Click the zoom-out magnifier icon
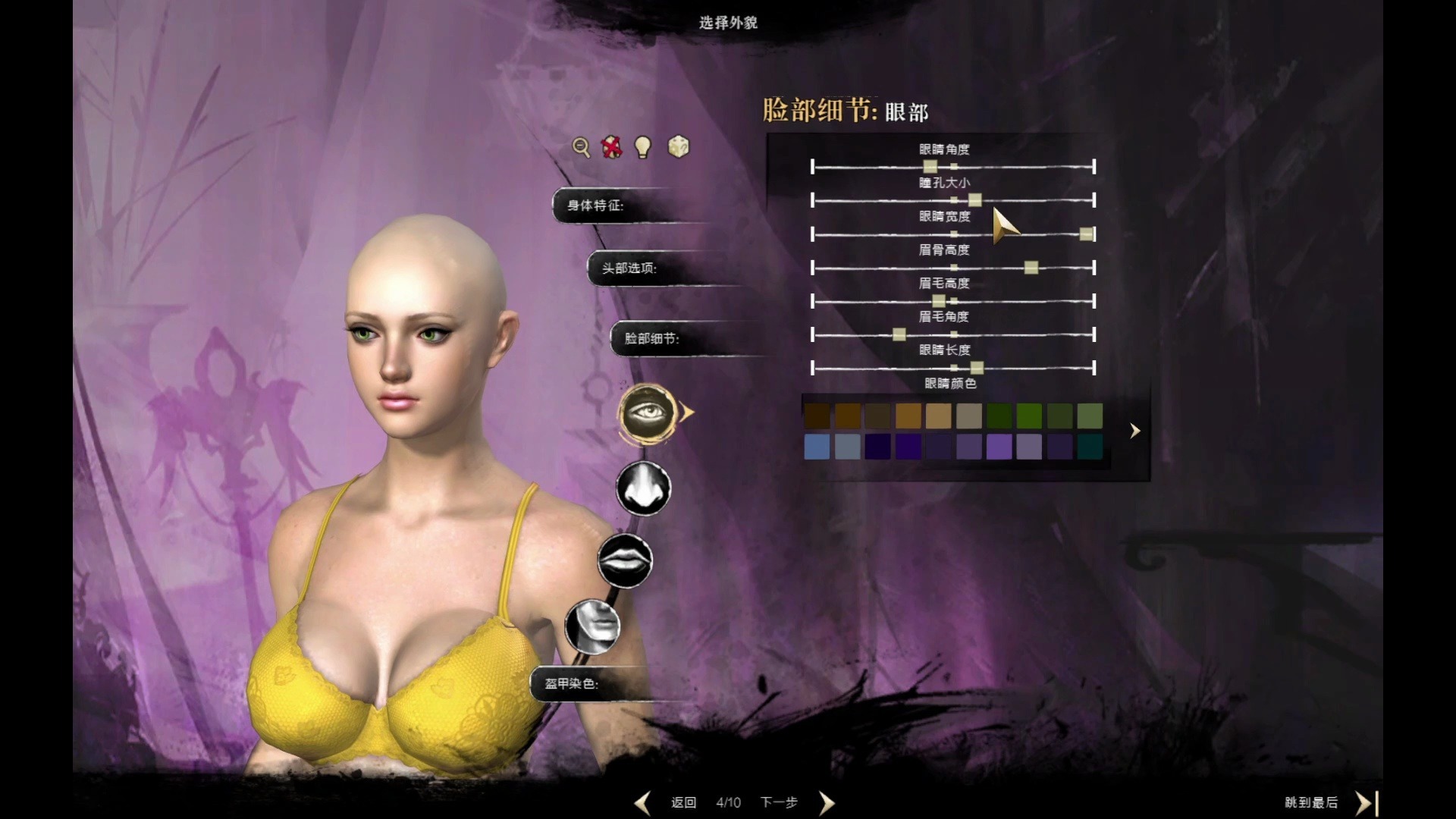 point(581,147)
